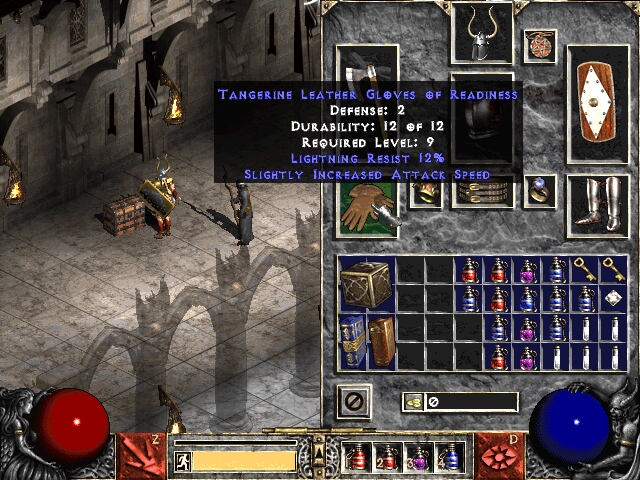Select the brown tome in inventory
Viewport: 640px width, 480px height.
[382, 341]
